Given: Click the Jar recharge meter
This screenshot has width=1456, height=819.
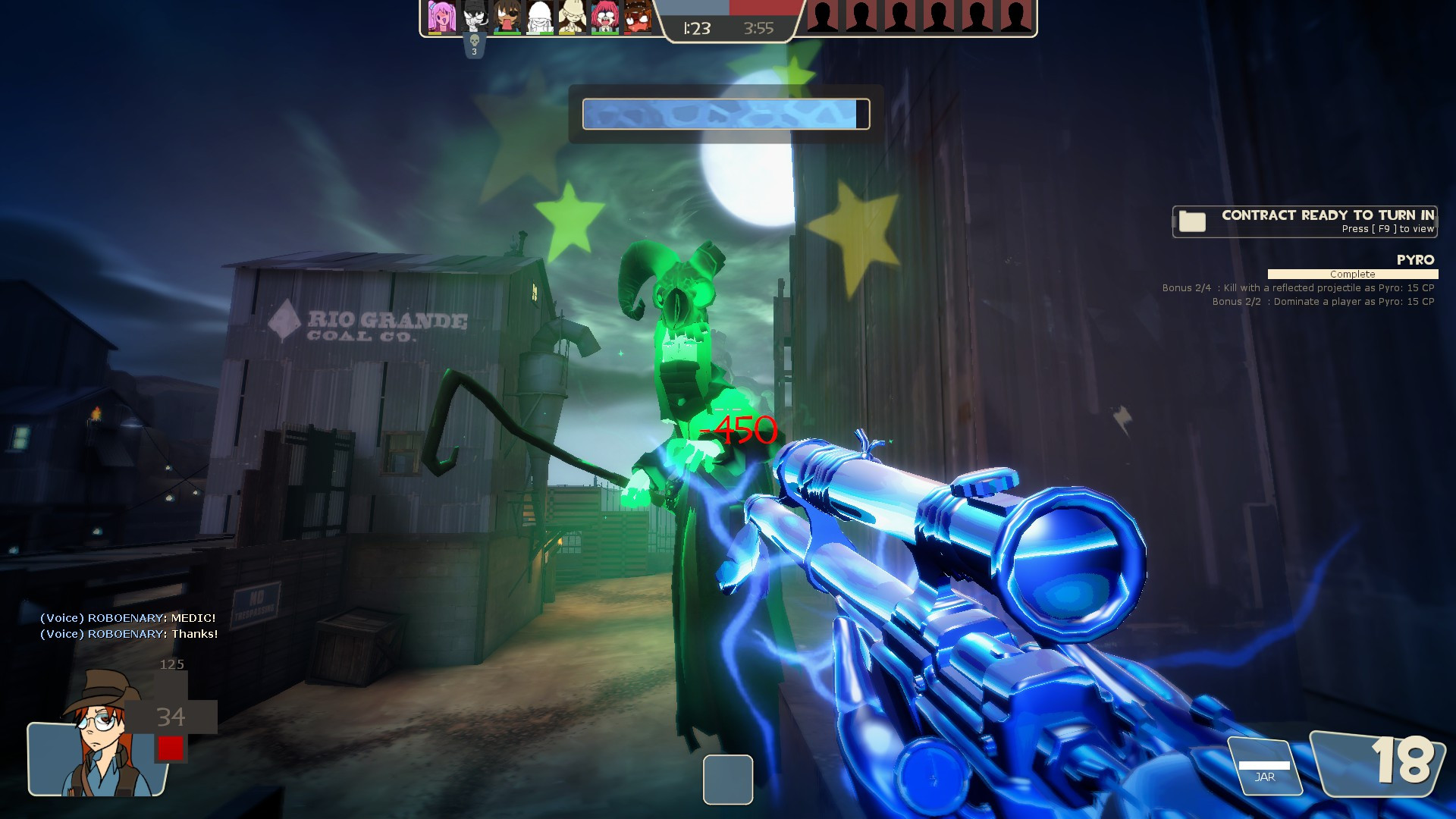Looking at the screenshot, I should pyautogui.click(x=1264, y=767).
